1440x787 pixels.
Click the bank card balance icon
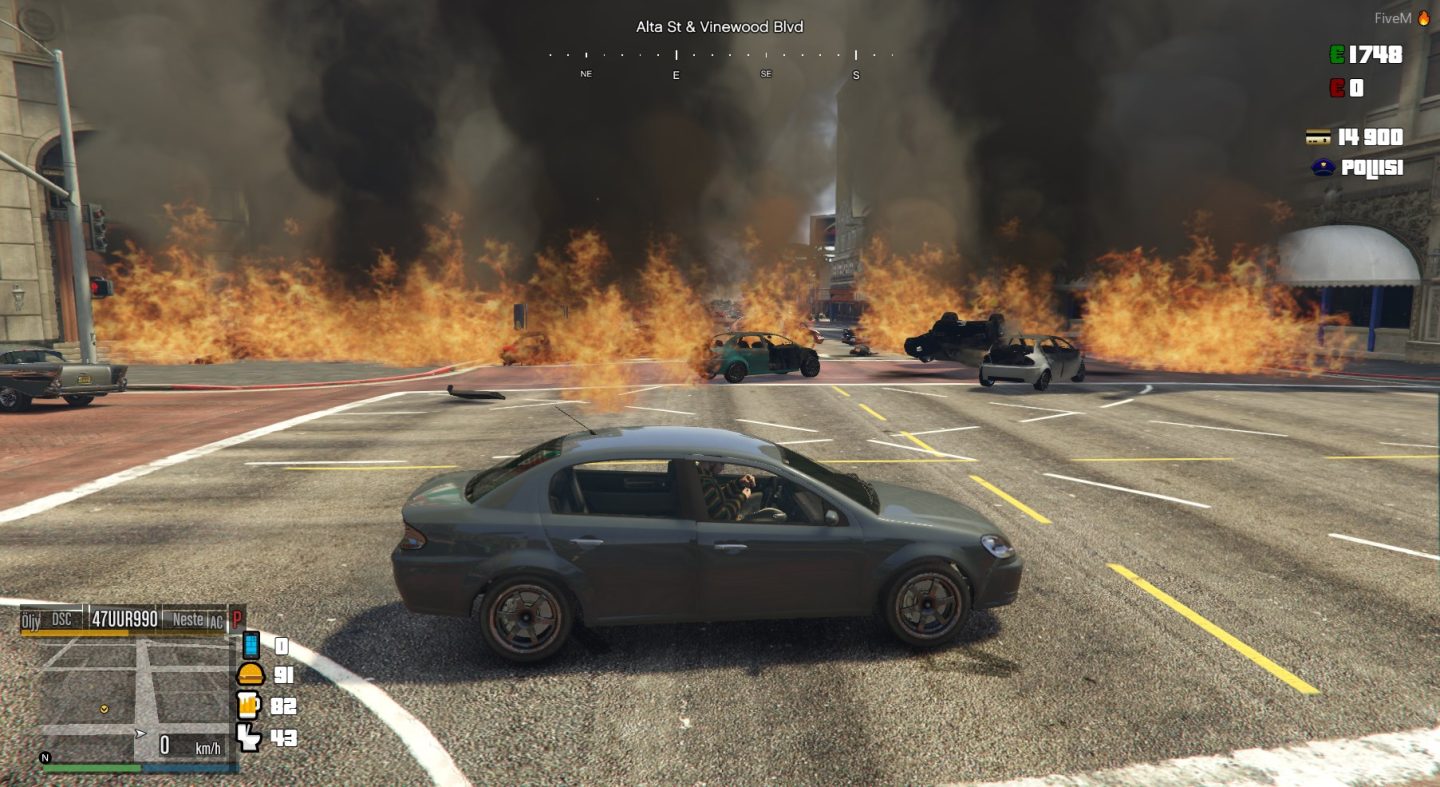(1319, 137)
